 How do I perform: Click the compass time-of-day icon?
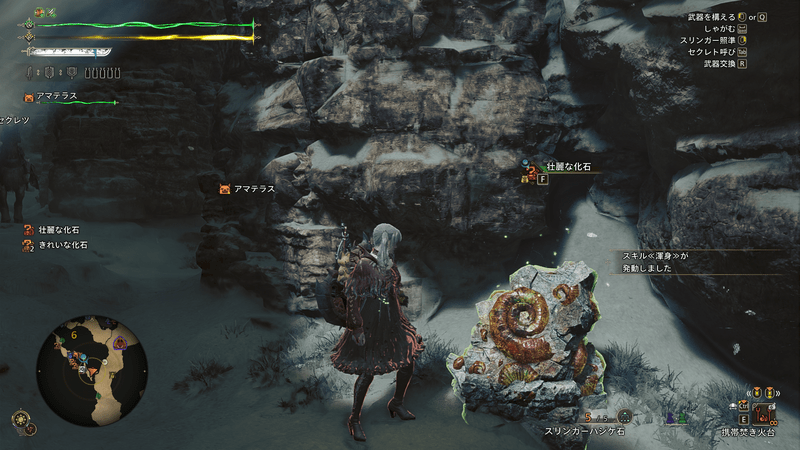[19, 418]
